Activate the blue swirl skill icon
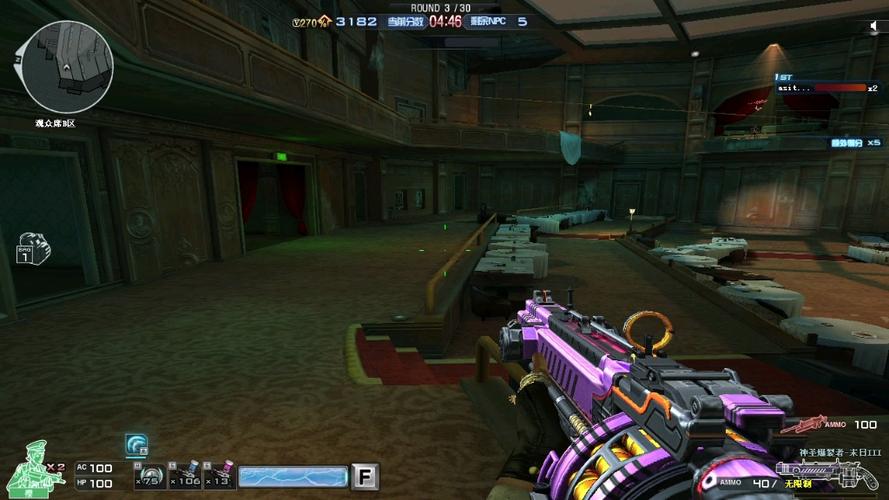This screenshot has width=889, height=500. pos(136,445)
